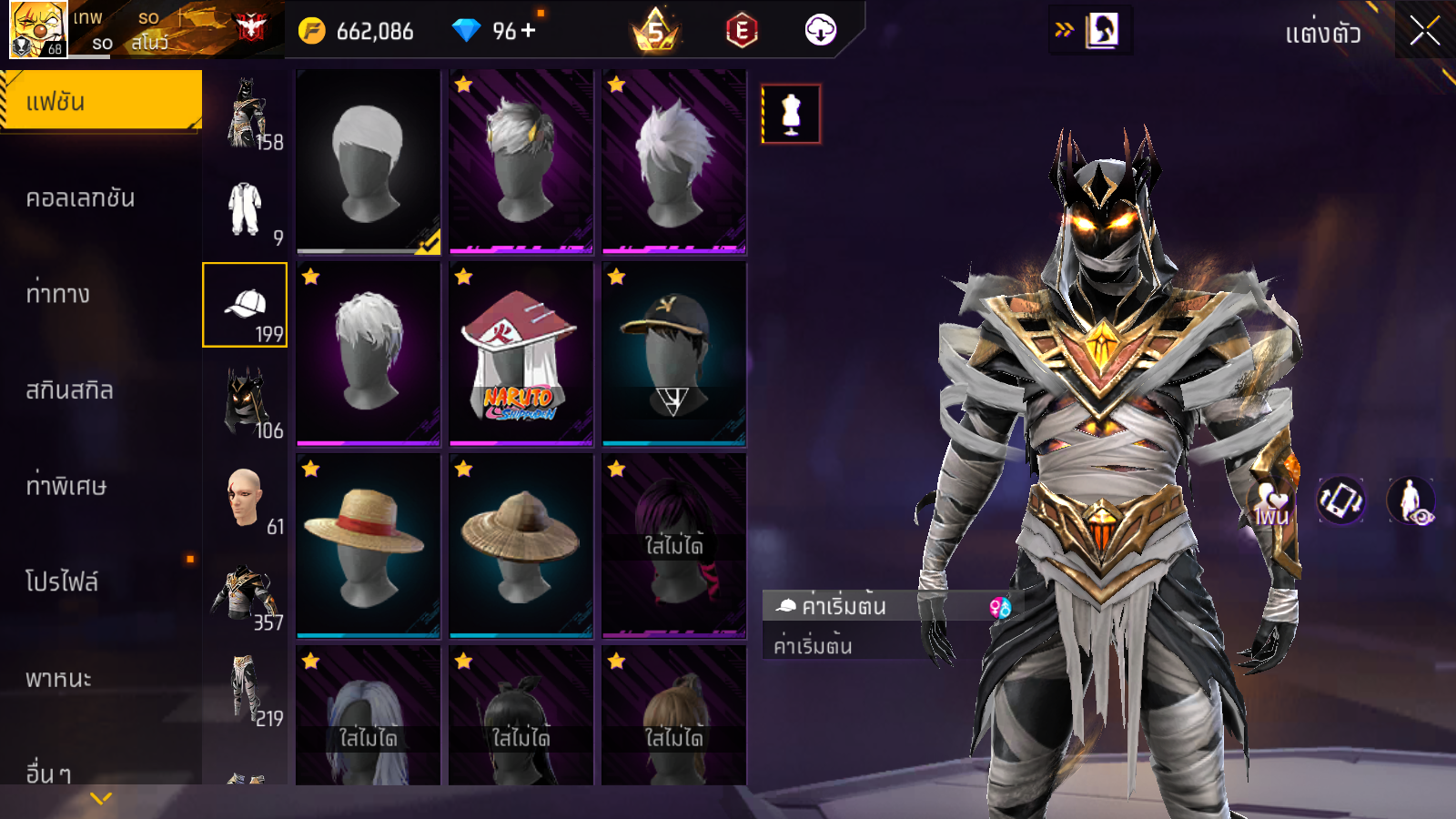This screenshot has height=819, width=1456.
Task: Choose the jumpsuit outfit category
Action: 245,209
